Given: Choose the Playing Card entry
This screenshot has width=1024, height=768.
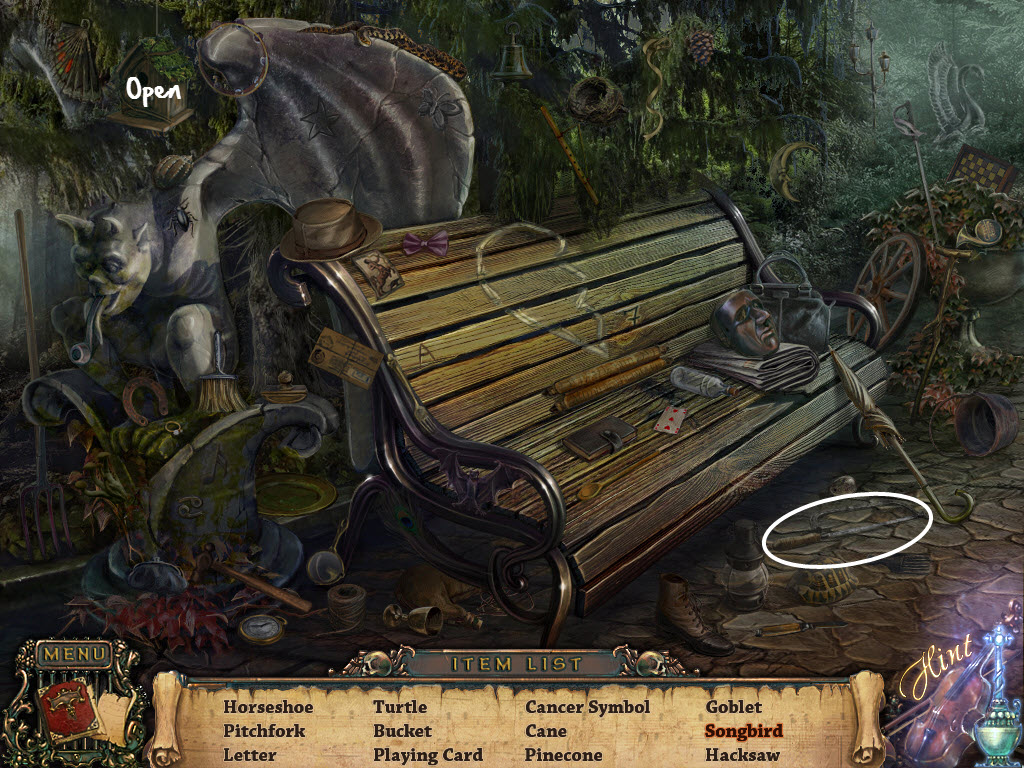Looking at the screenshot, I should click(x=428, y=755).
